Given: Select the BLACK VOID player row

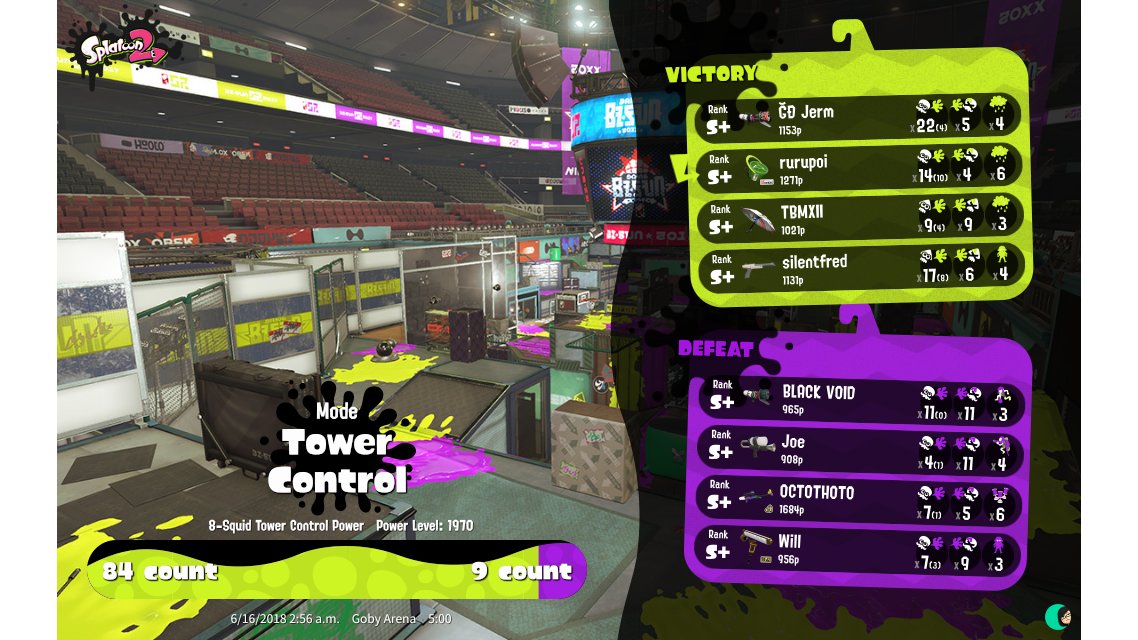Looking at the screenshot, I should [x=858, y=398].
